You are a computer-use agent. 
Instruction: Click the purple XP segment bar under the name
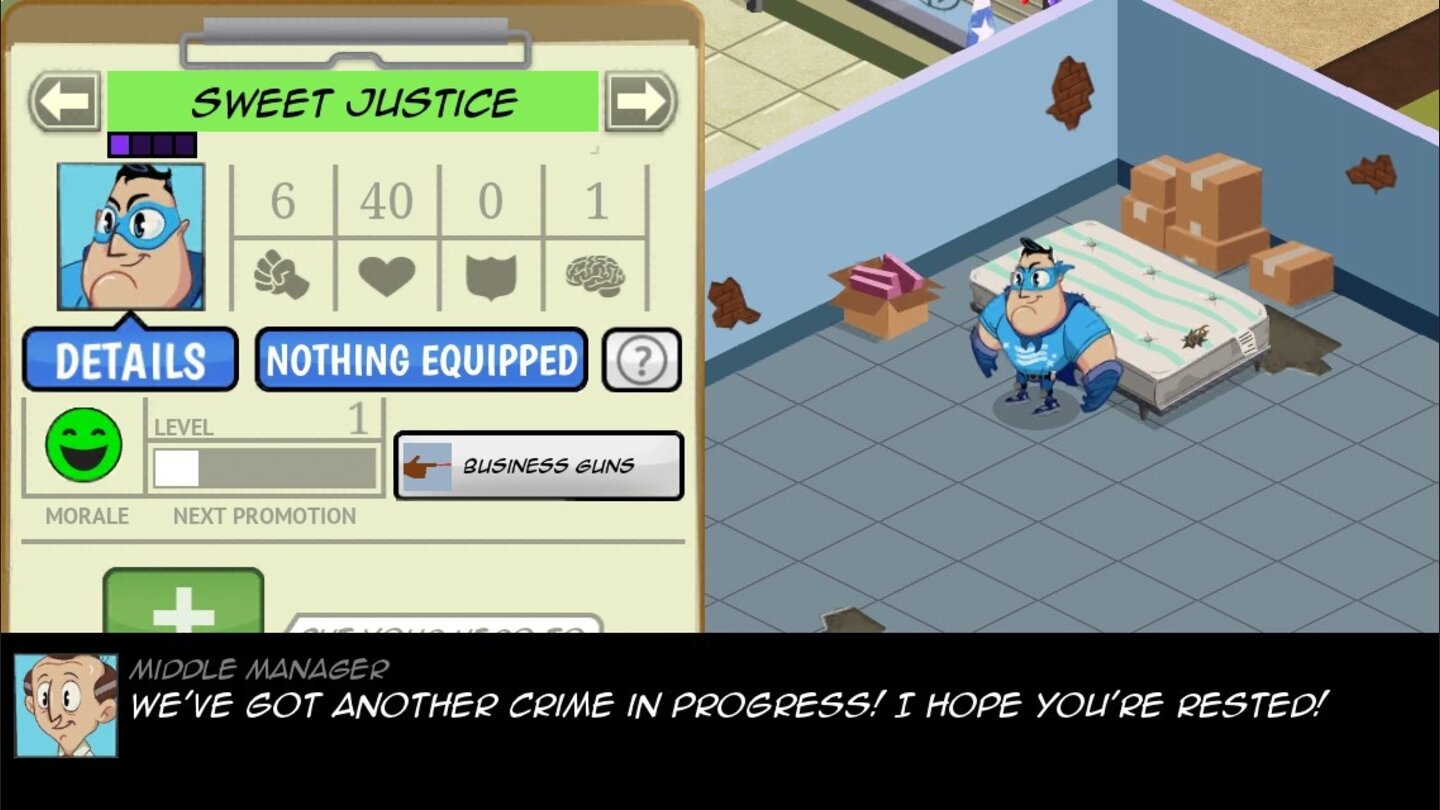[150, 143]
